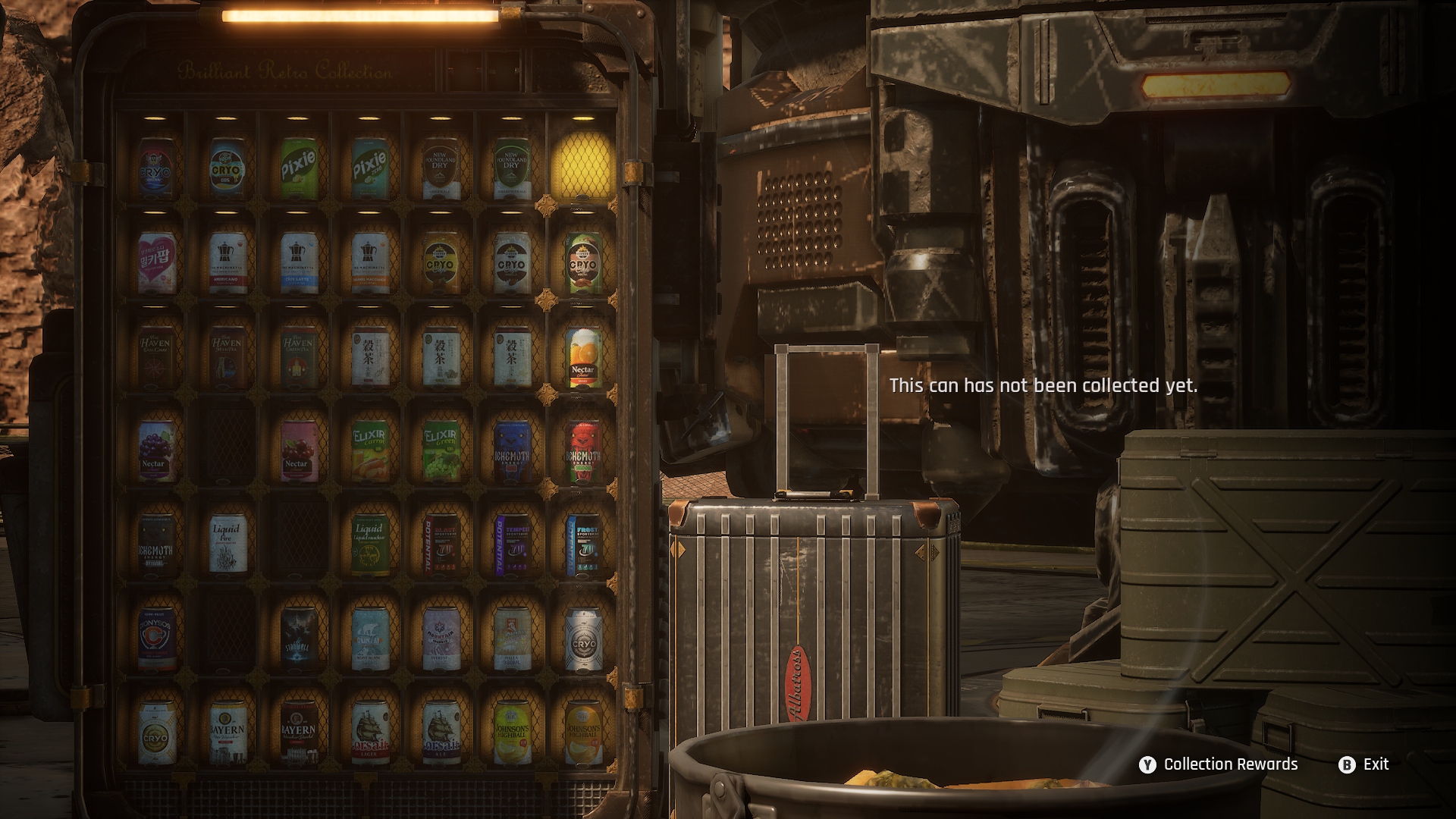Select the Machinetta Cafe Latte can

click(298, 262)
